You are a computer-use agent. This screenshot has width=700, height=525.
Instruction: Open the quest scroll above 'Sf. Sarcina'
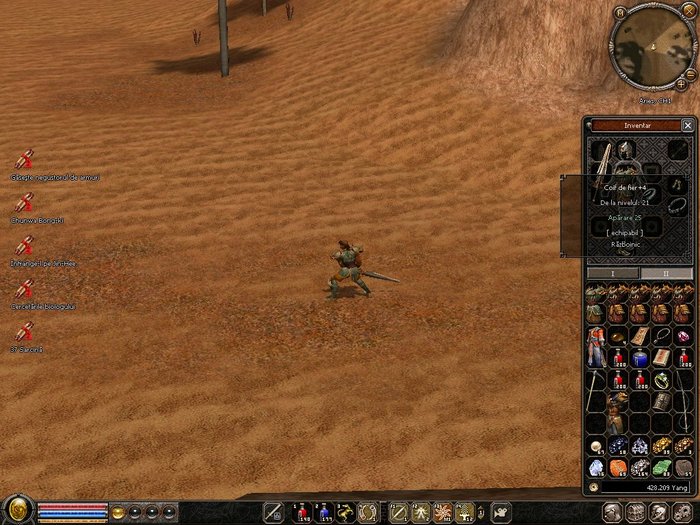pyautogui.click(x=25, y=289)
